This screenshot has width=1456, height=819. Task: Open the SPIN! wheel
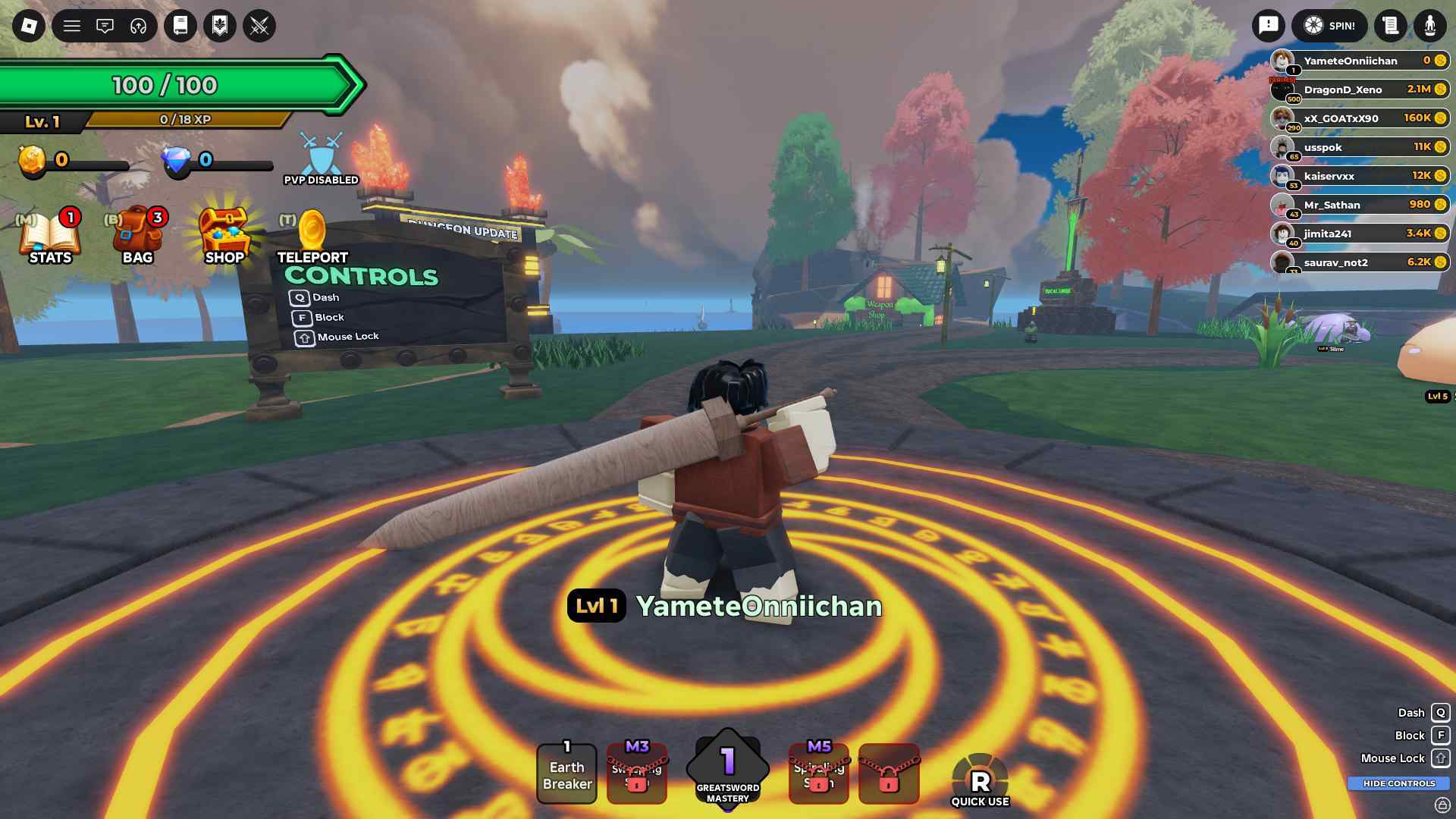[x=1329, y=25]
